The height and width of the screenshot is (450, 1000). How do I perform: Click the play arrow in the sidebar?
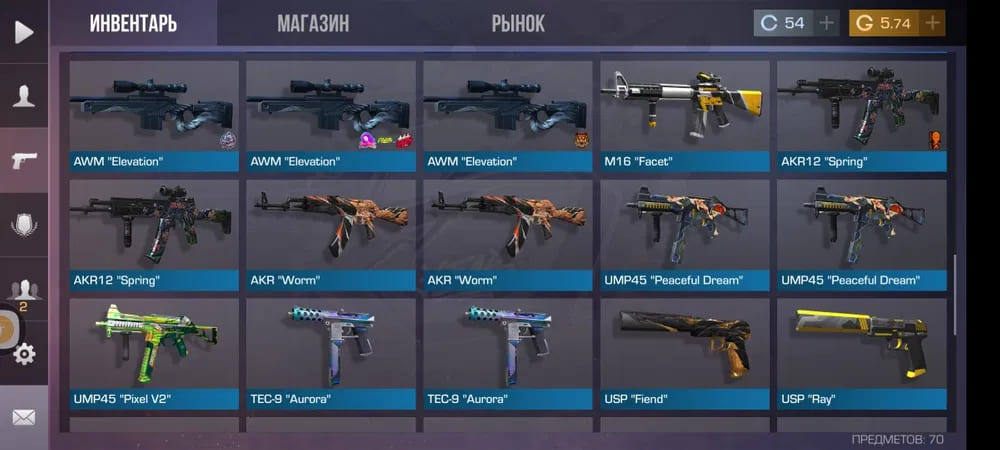pos(23,32)
